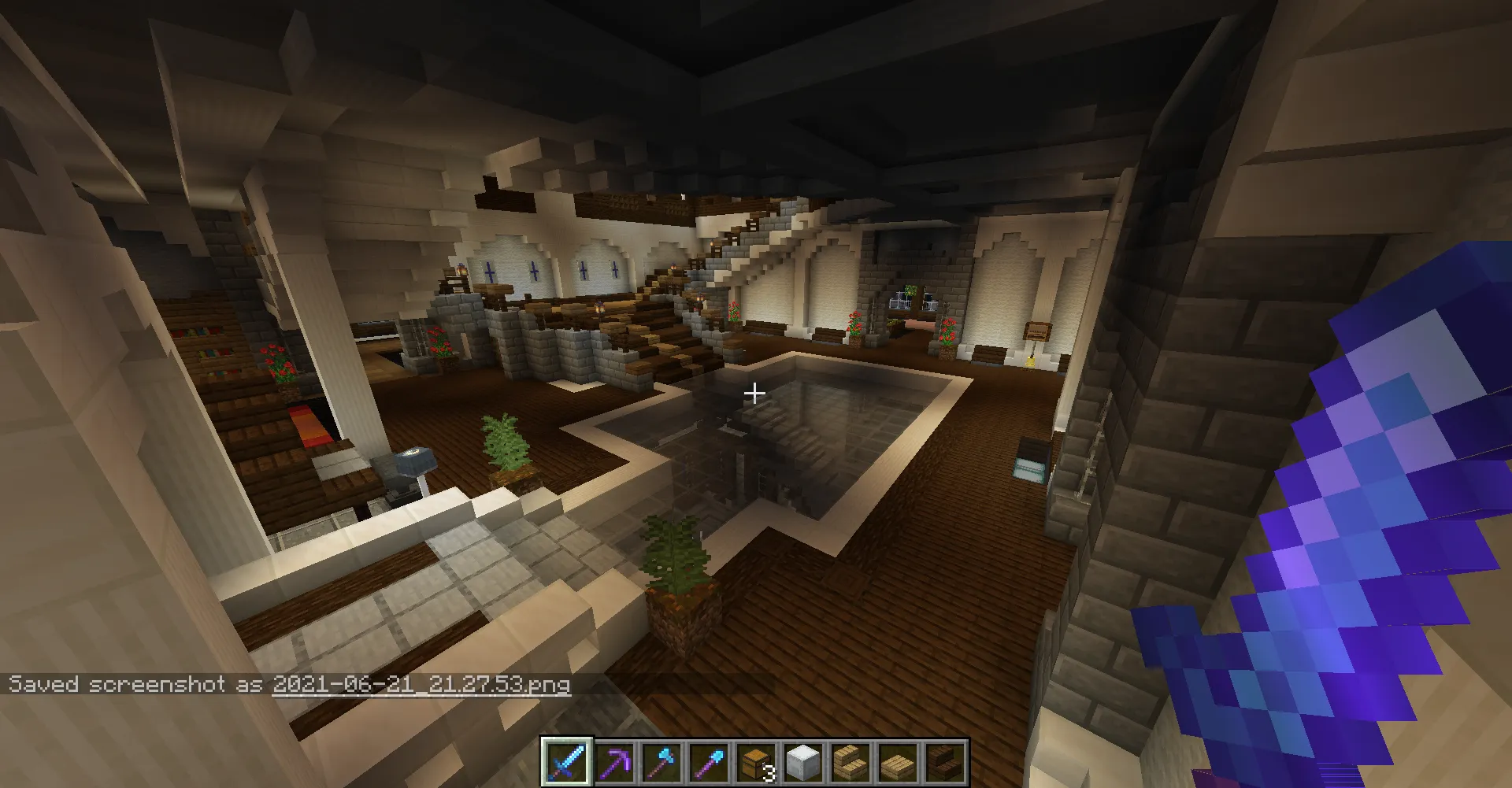Open the saved screenshot file link

421,684
